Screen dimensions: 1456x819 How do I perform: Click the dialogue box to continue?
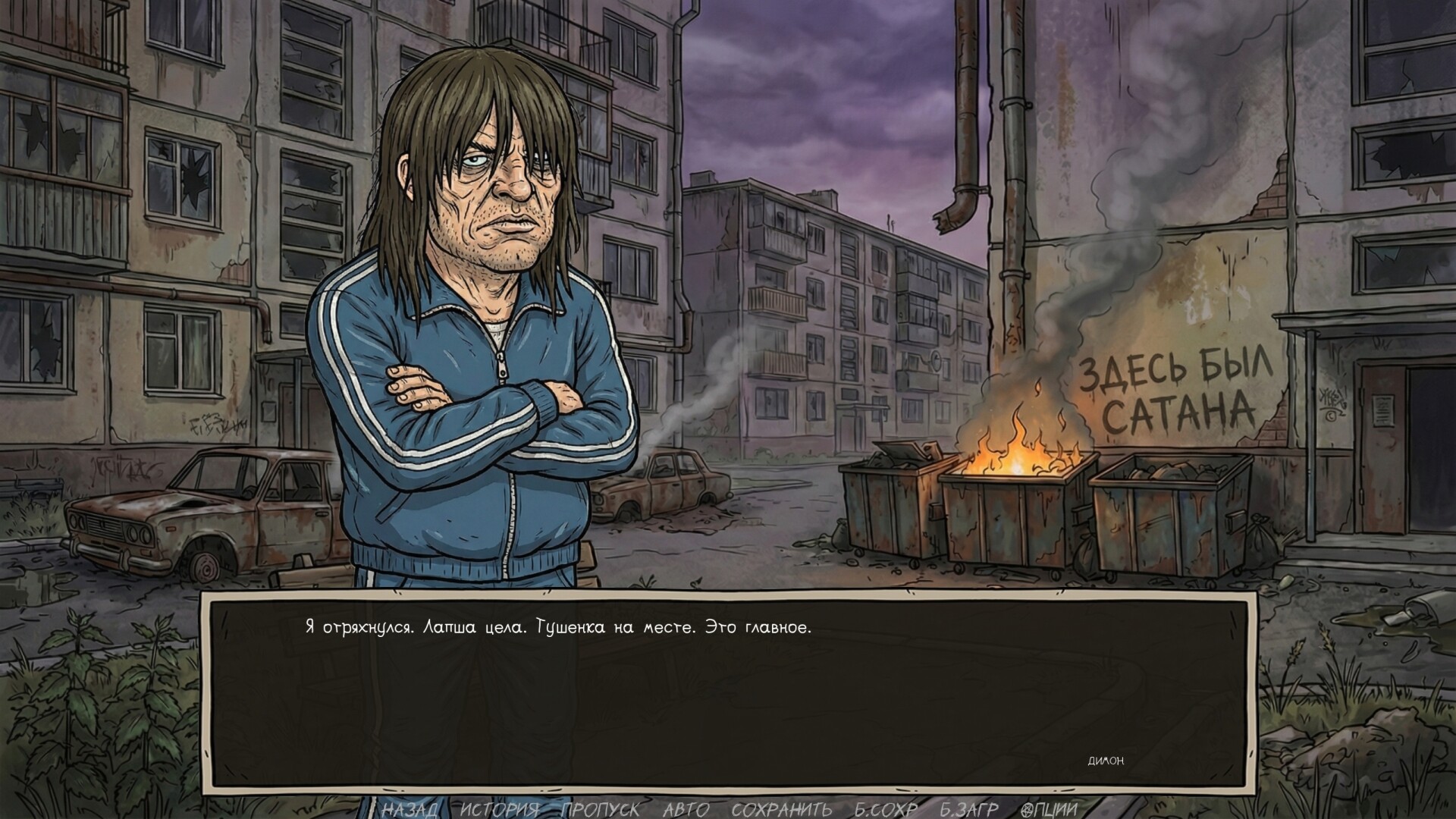728,690
